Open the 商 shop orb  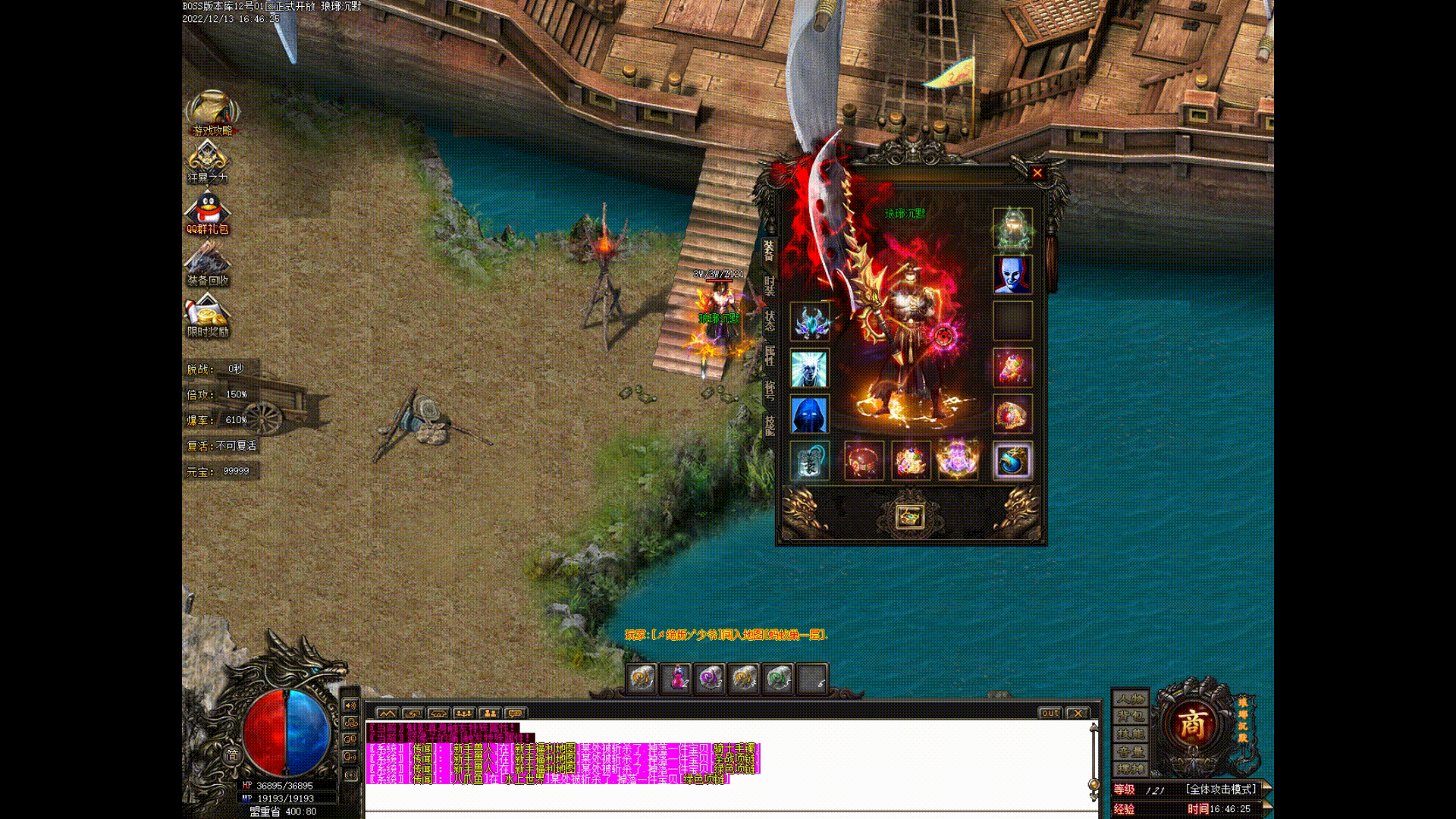pos(1192,724)
